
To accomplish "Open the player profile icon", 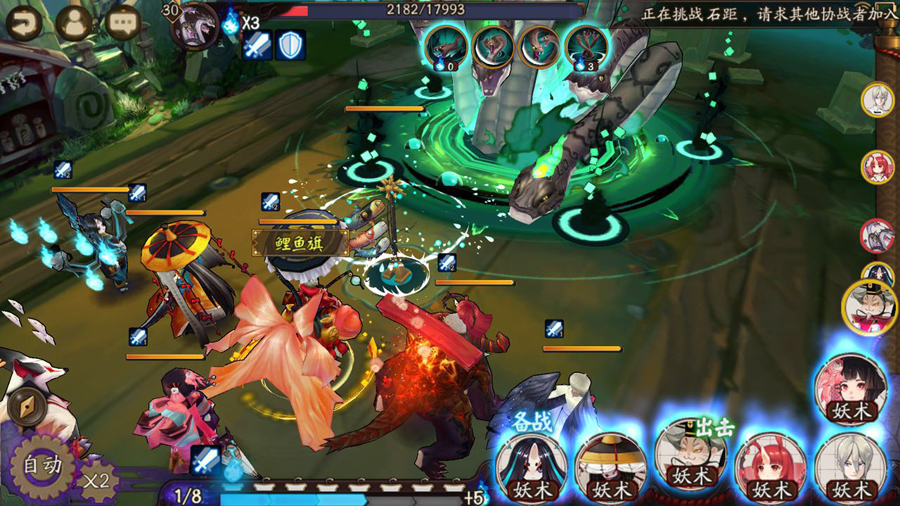I will click(73, 22).
